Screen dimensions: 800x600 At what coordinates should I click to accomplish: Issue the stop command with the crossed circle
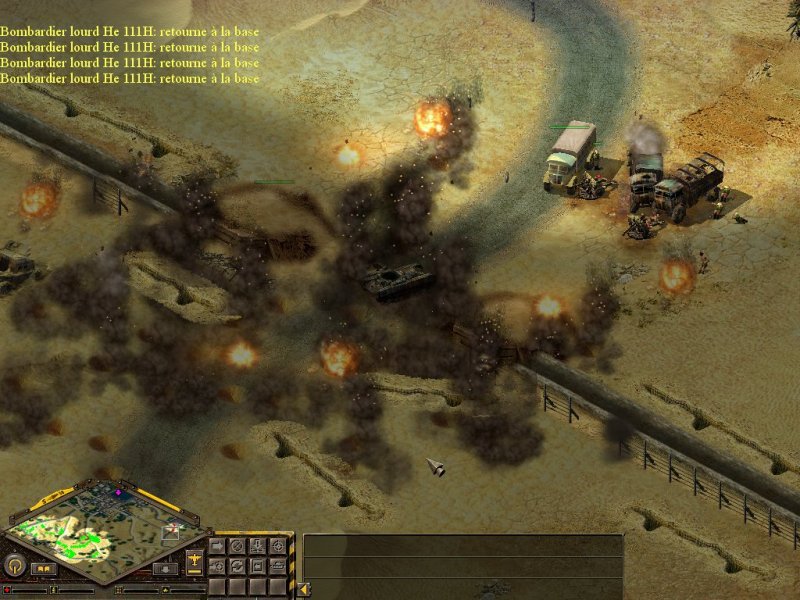237,546
